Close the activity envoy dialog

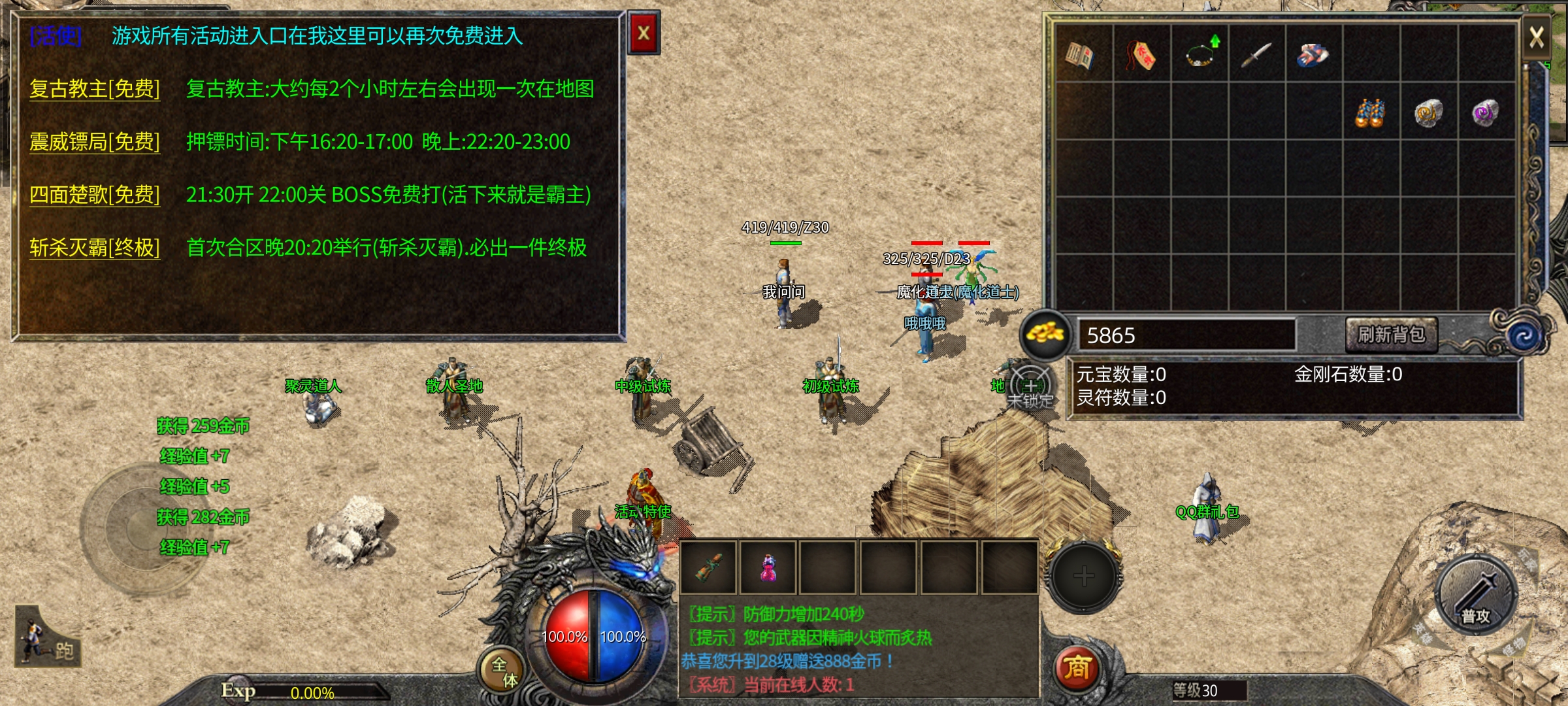pos(644,33)
